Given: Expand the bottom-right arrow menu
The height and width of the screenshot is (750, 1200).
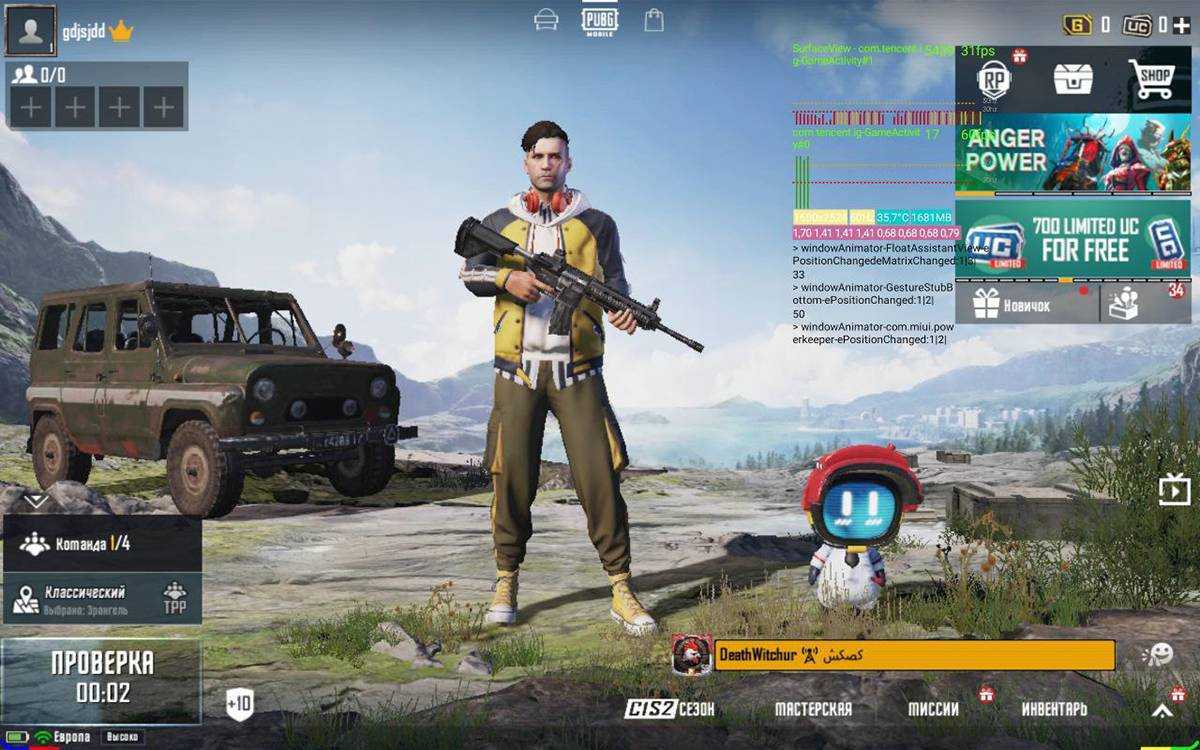Looking at the screenshot, I should coord(1162,711).
